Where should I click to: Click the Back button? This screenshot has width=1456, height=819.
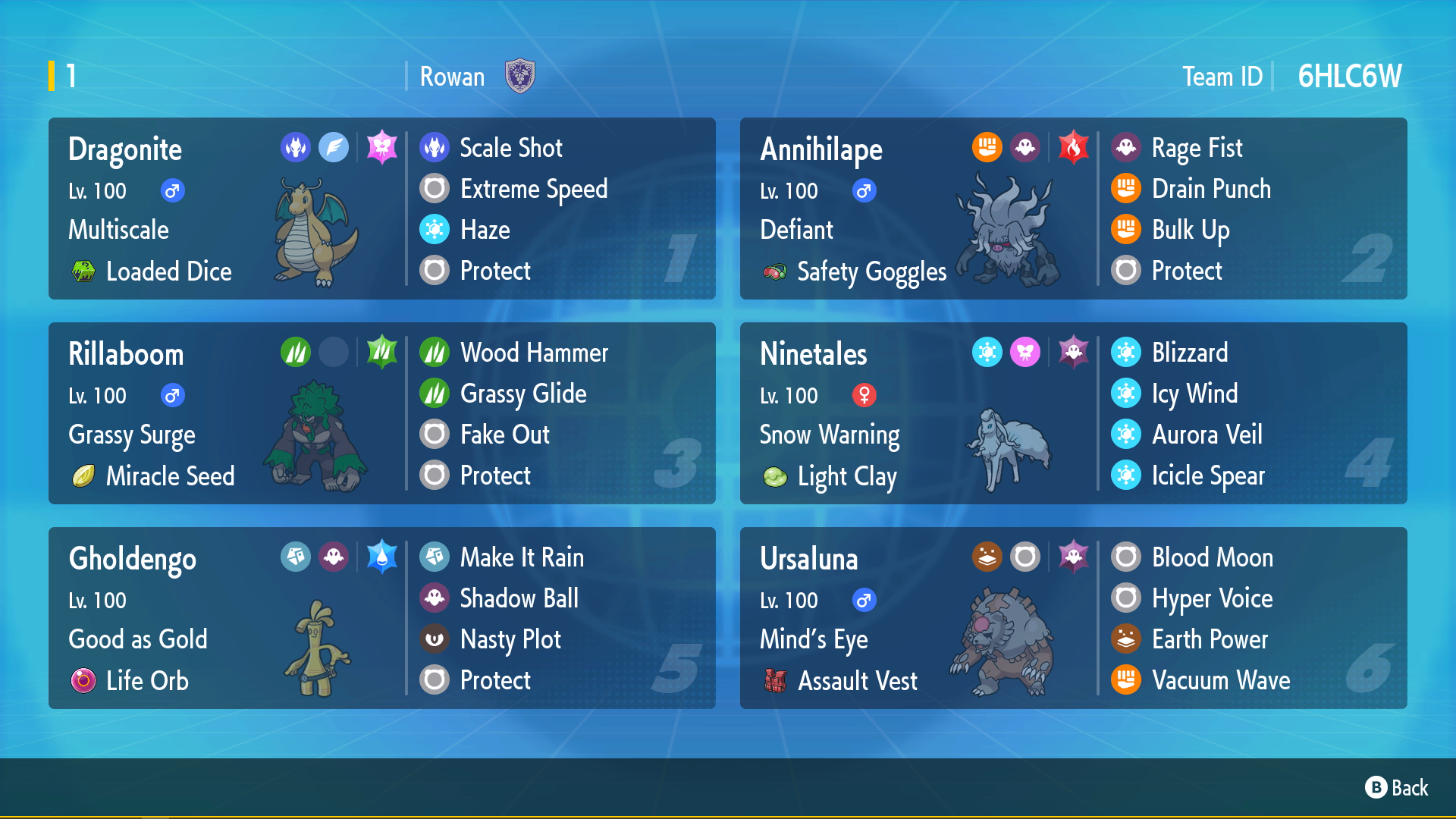point(1397,788)
